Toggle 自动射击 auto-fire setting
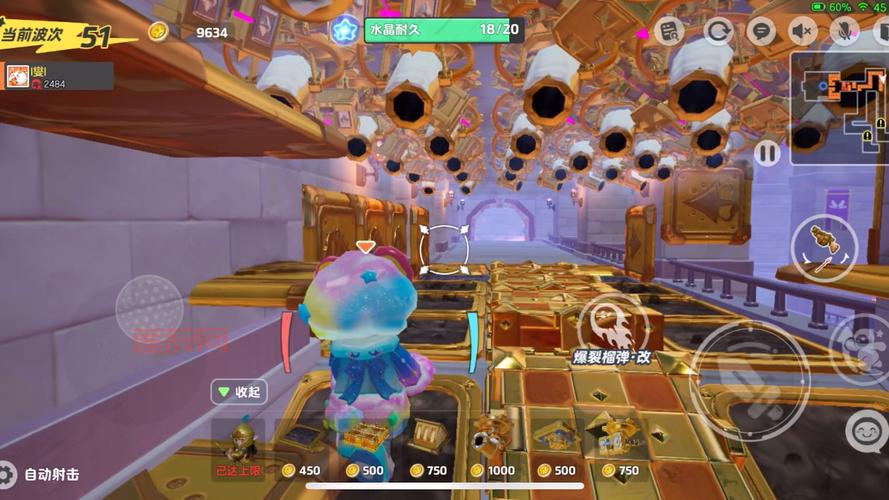The height and width of the screenshot is (500, 889). point(40,474)
